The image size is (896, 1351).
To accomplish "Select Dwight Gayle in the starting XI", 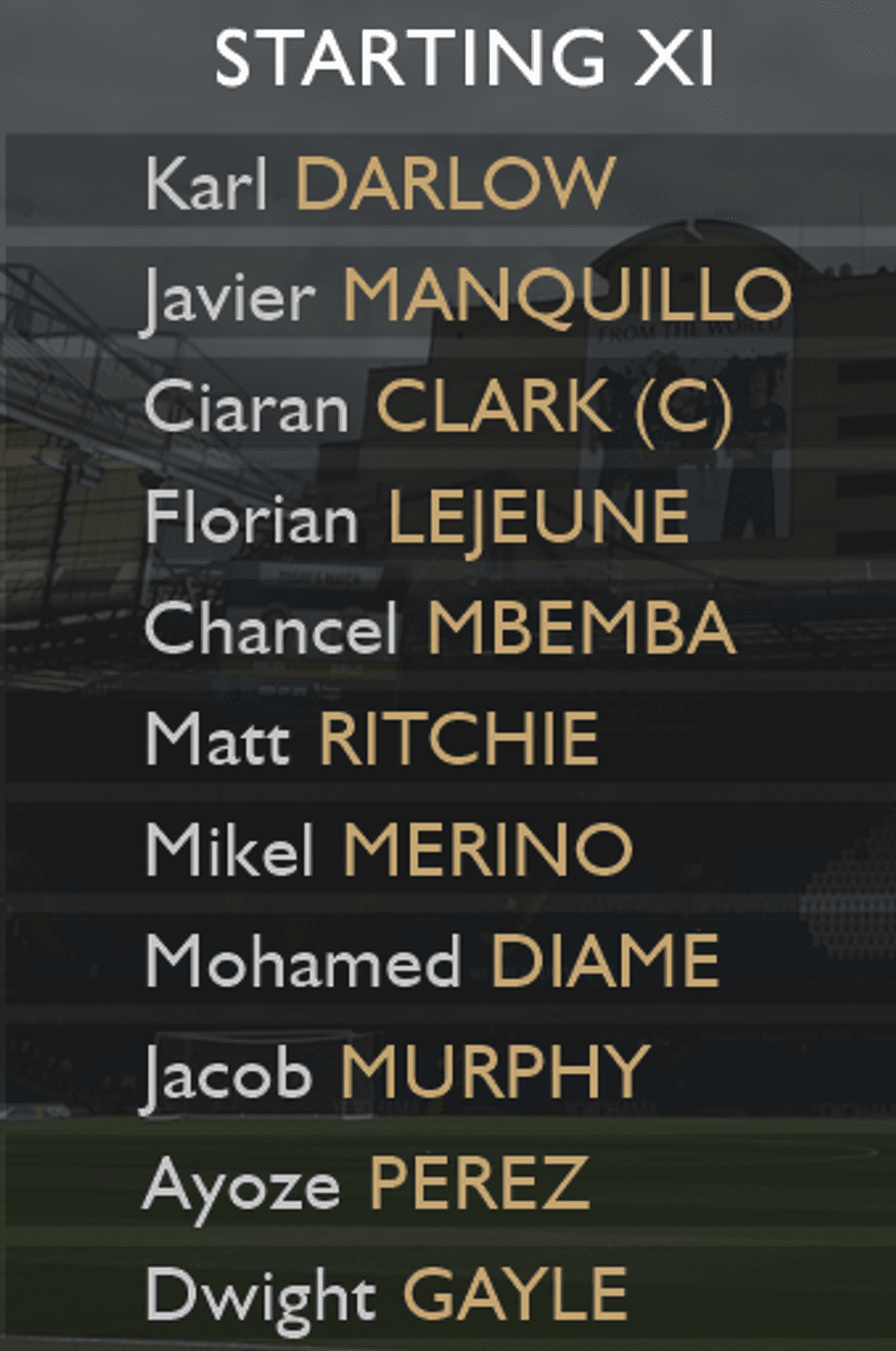I will click(x=386, y=1294).
